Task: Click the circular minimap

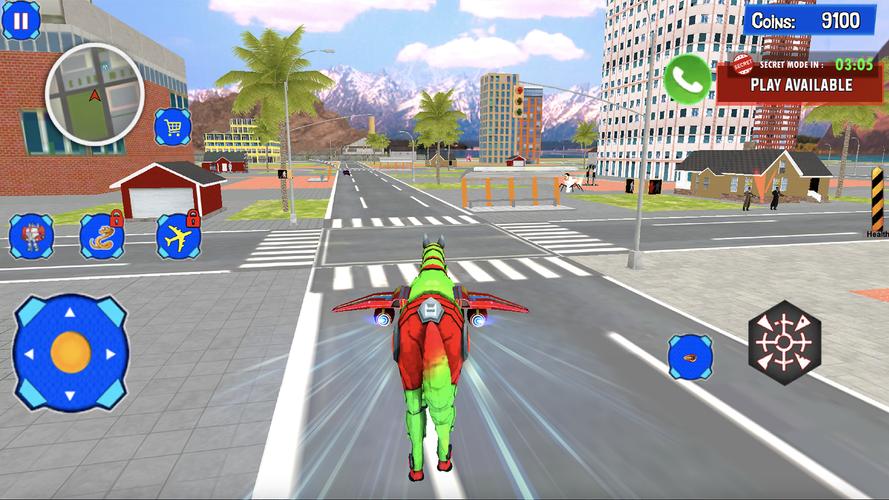Action: 95,95
